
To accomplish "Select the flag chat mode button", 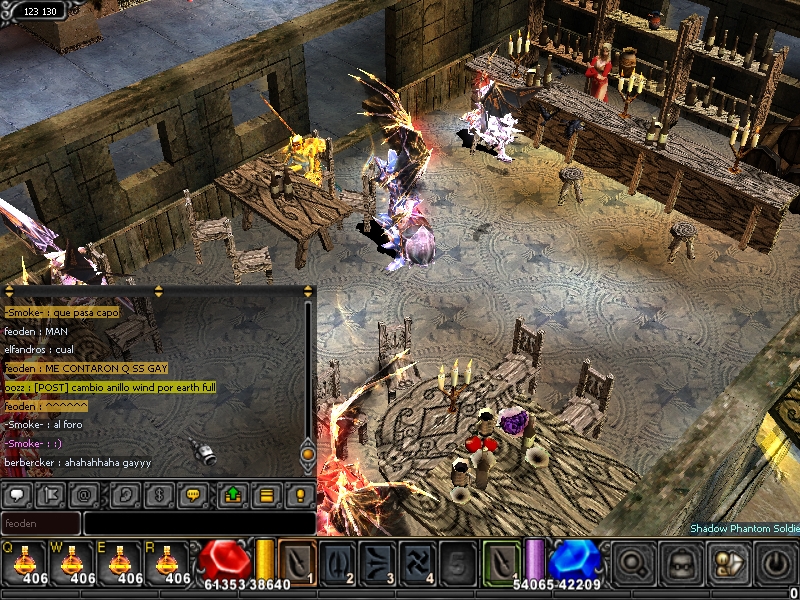I will coord(49,494).
